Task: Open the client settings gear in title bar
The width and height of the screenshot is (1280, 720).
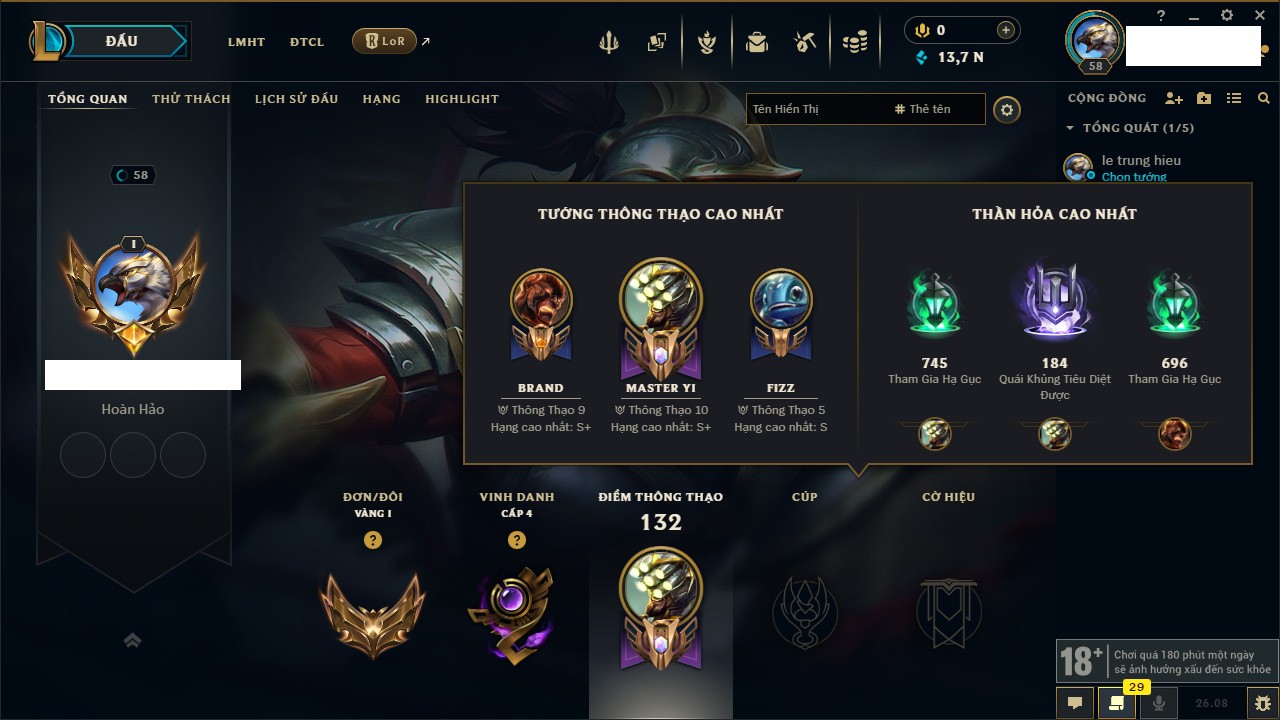Action: (1227, 15)
